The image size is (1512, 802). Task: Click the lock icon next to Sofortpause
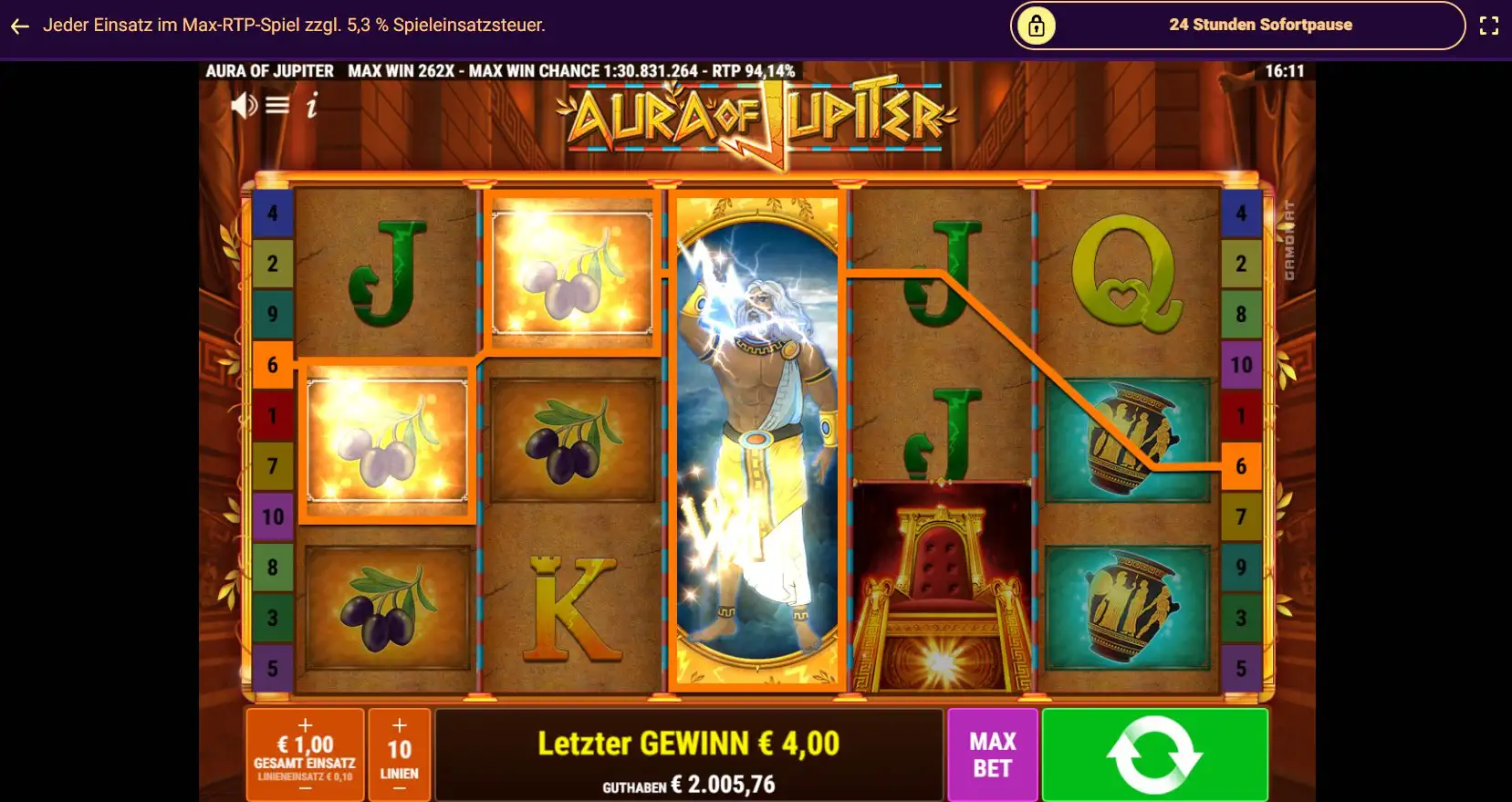click(x=1038, y=25)
